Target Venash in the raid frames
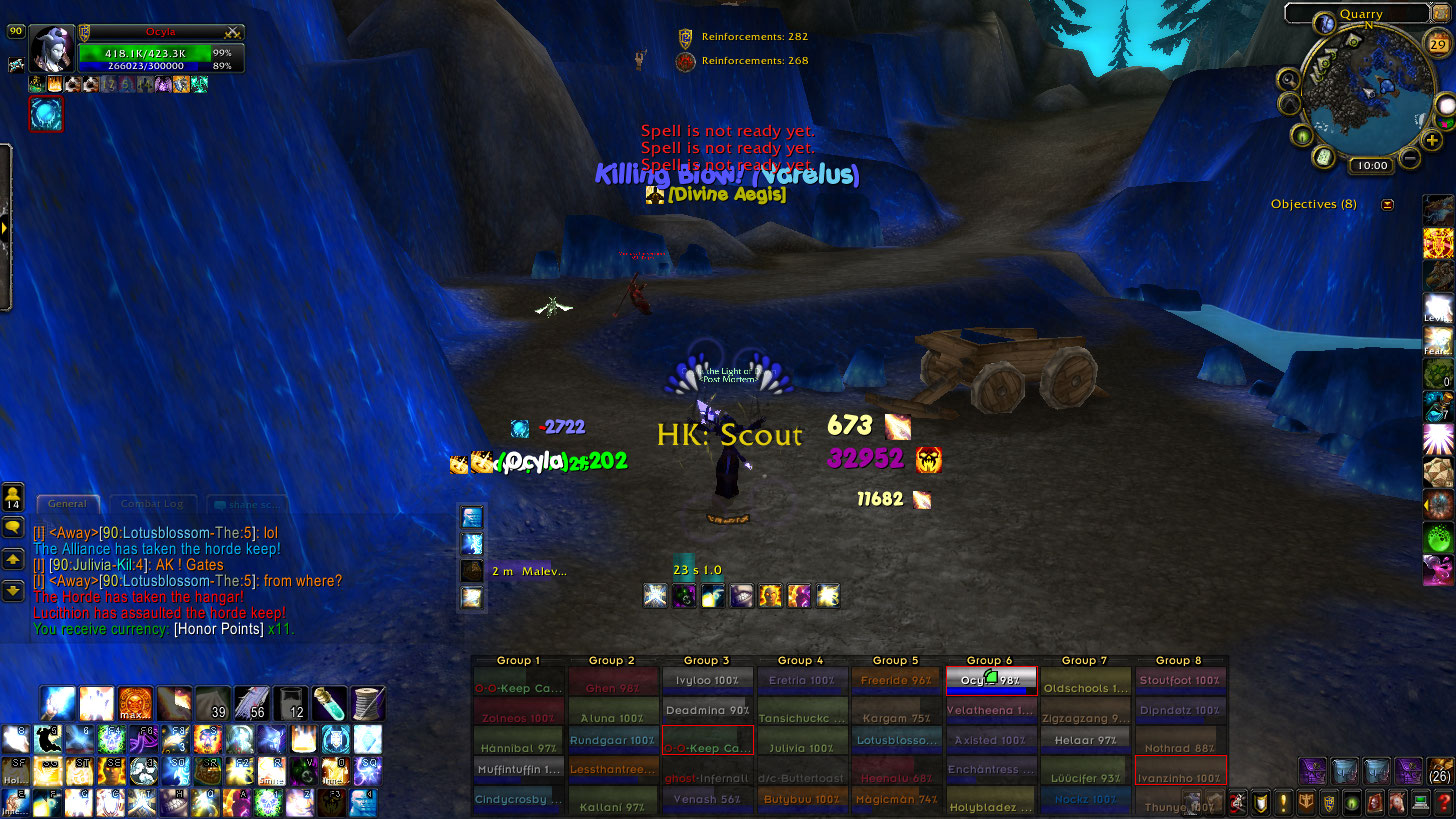Viewport: 1456px width, 819px height. coord(708,799)
